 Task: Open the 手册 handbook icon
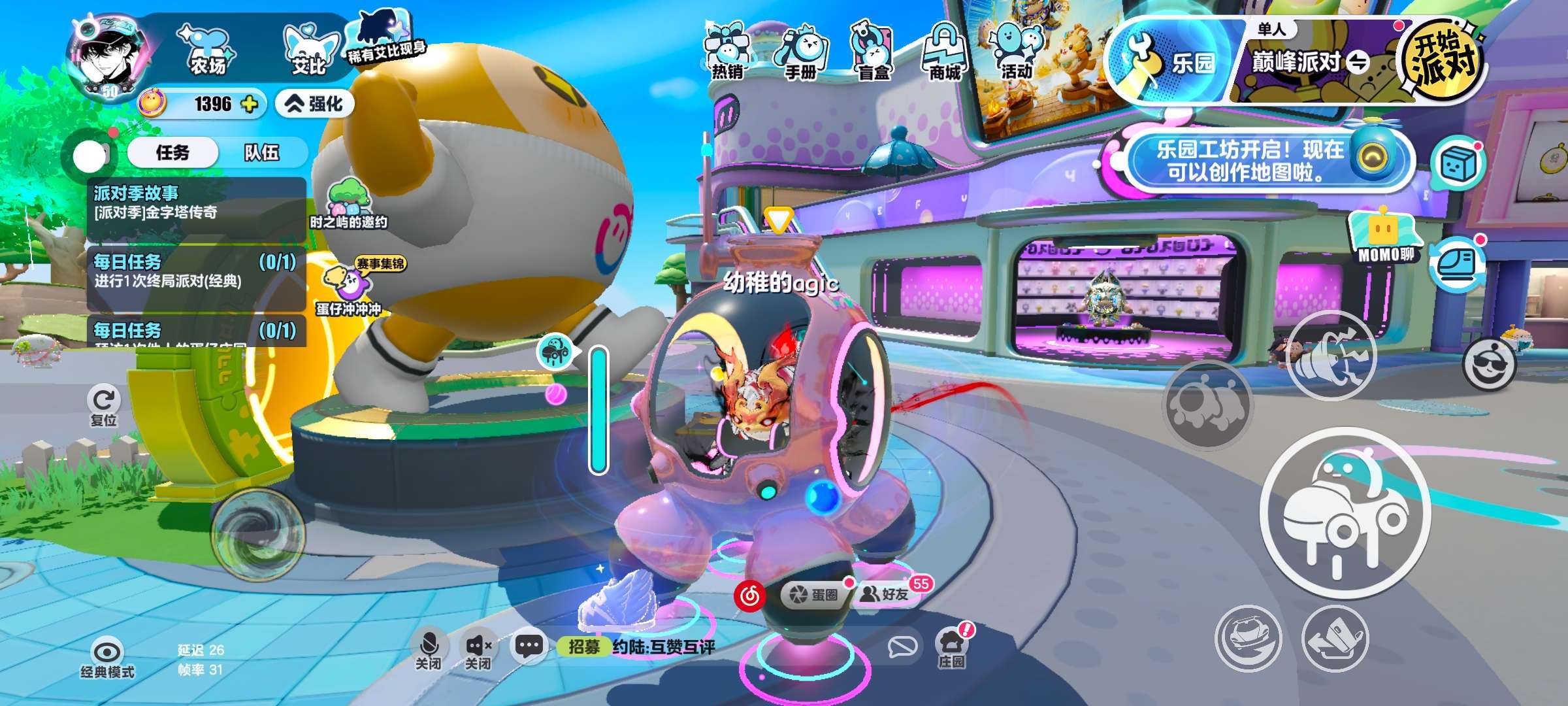point(800,52)
